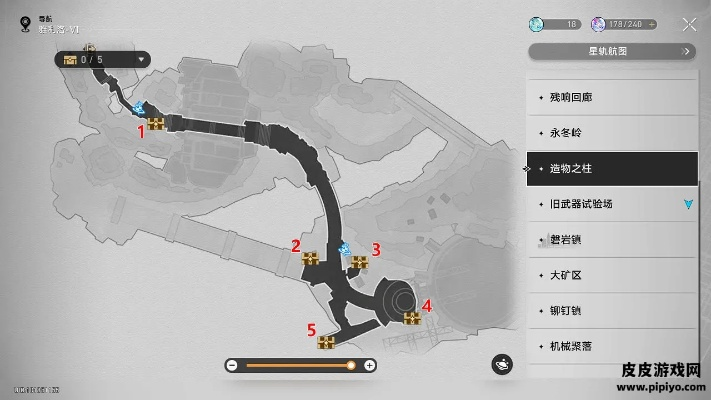Click the chest marker labeled 4
The image size is (711, 400).
coord(411,318)
